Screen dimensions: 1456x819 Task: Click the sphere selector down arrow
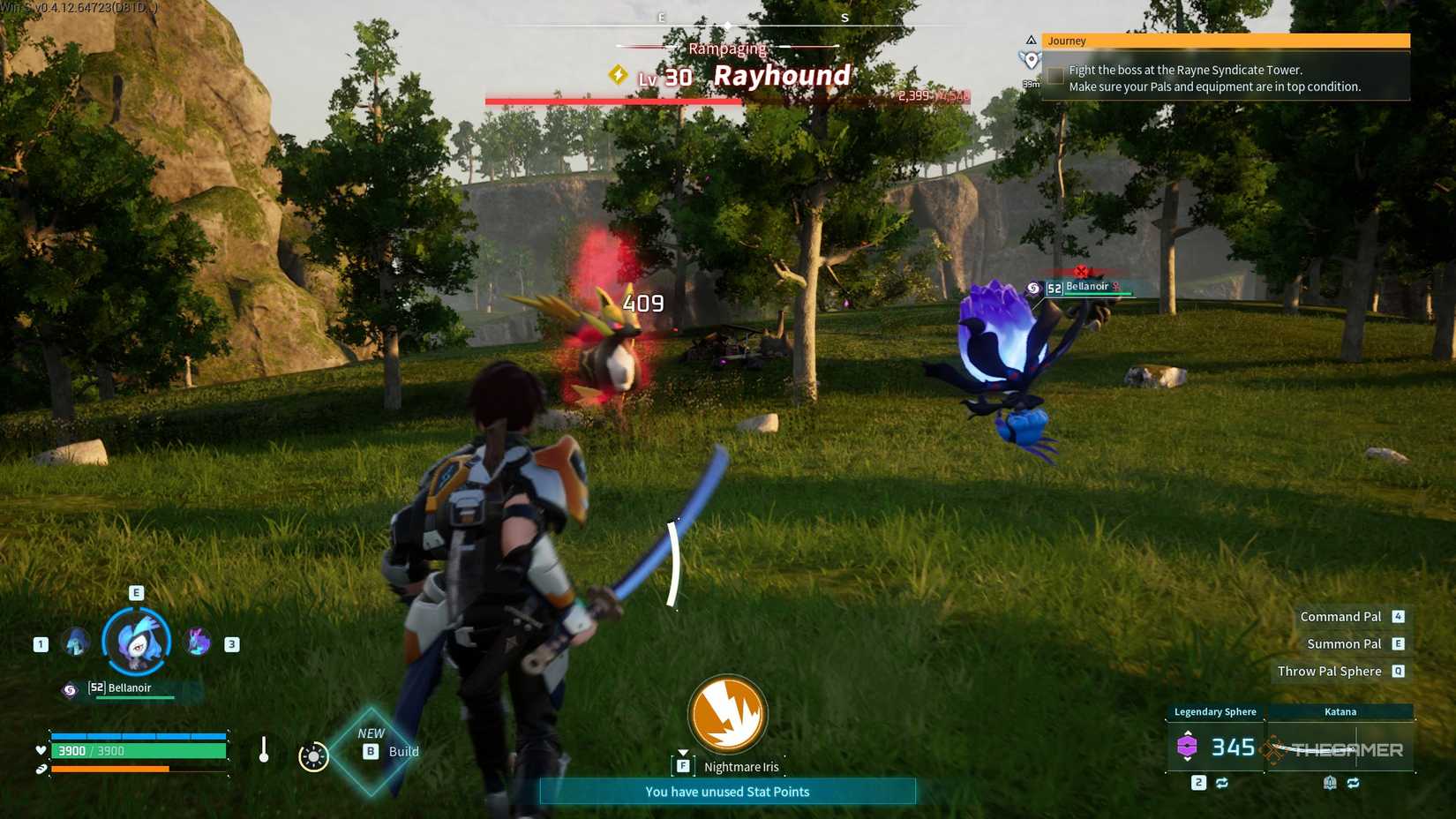[x=1188, y=761]
